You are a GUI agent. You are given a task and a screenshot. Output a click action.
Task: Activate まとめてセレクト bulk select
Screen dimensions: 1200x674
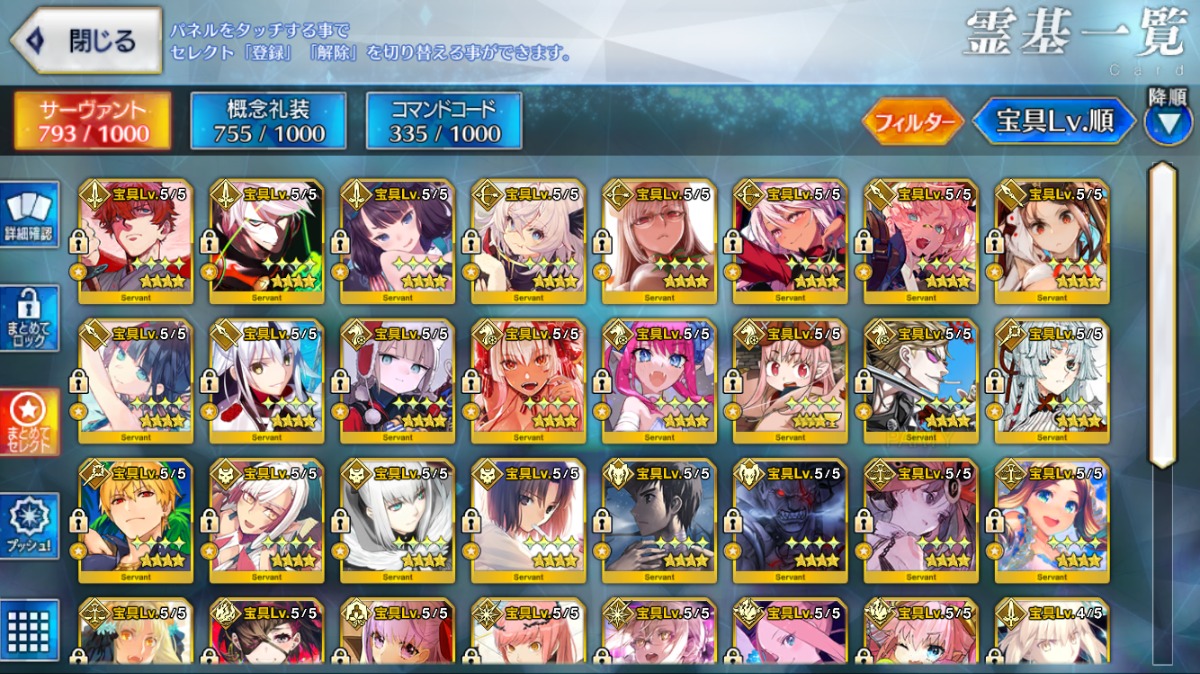click(x=30, y=422)
